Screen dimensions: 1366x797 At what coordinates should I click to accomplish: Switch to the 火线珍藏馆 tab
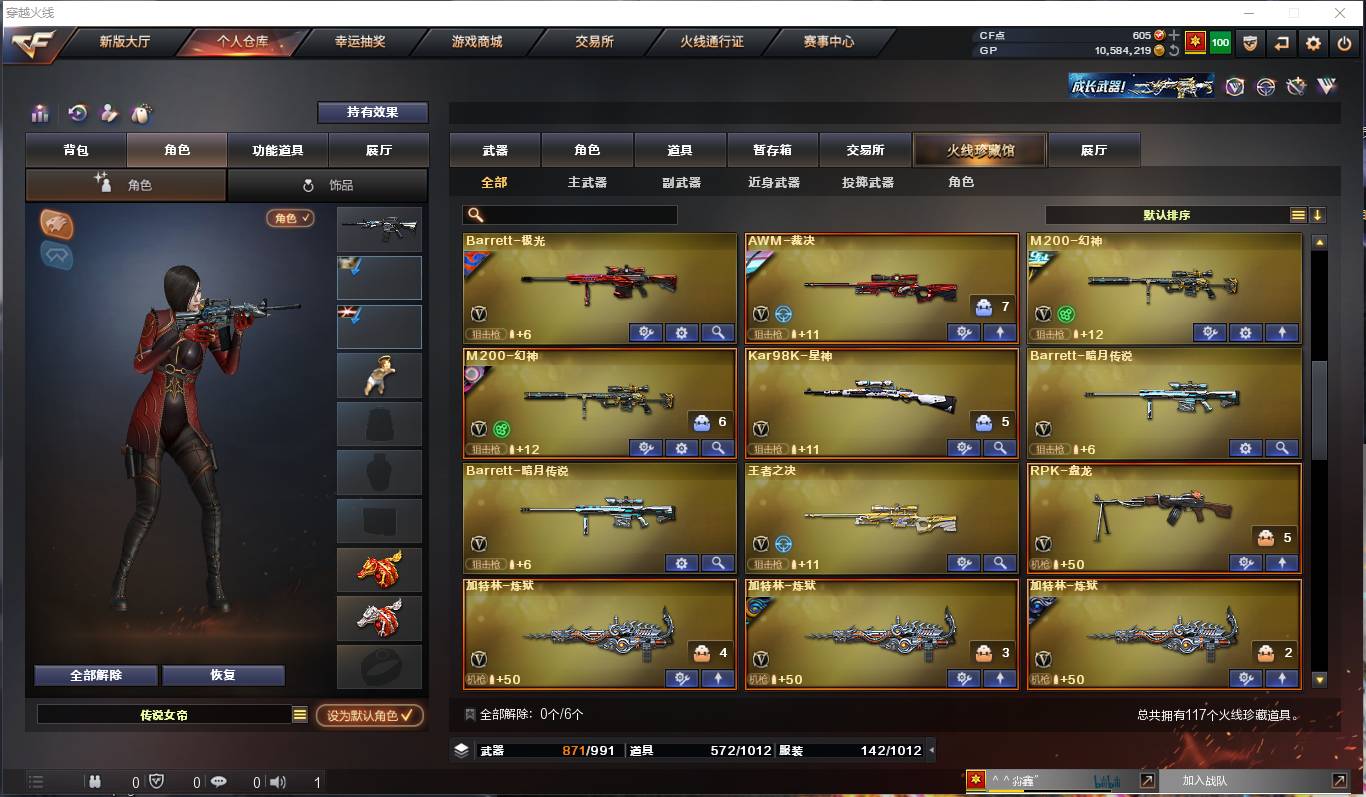click(980, 149)
